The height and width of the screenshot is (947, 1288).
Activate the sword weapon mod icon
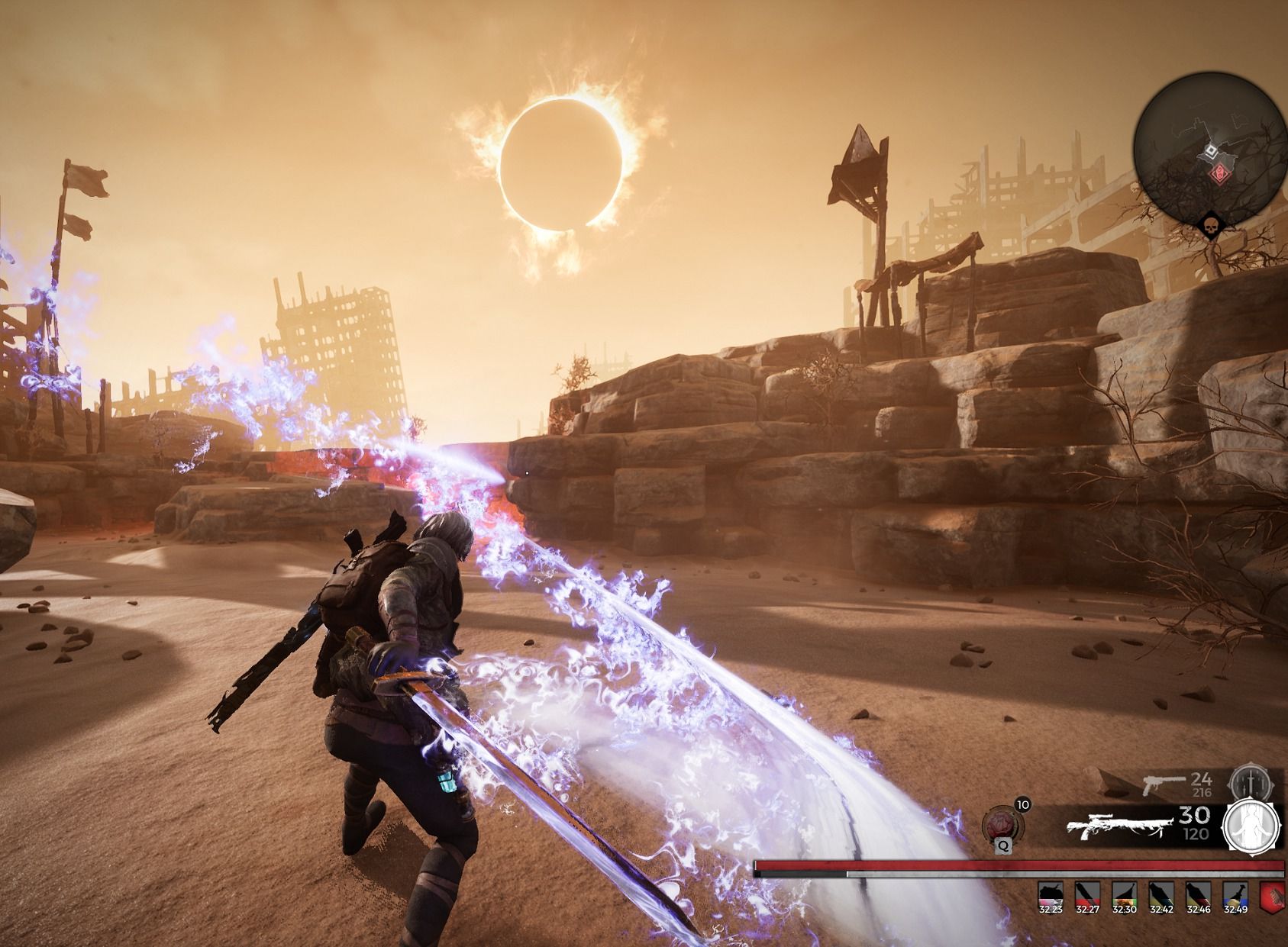click(1248, 784)
